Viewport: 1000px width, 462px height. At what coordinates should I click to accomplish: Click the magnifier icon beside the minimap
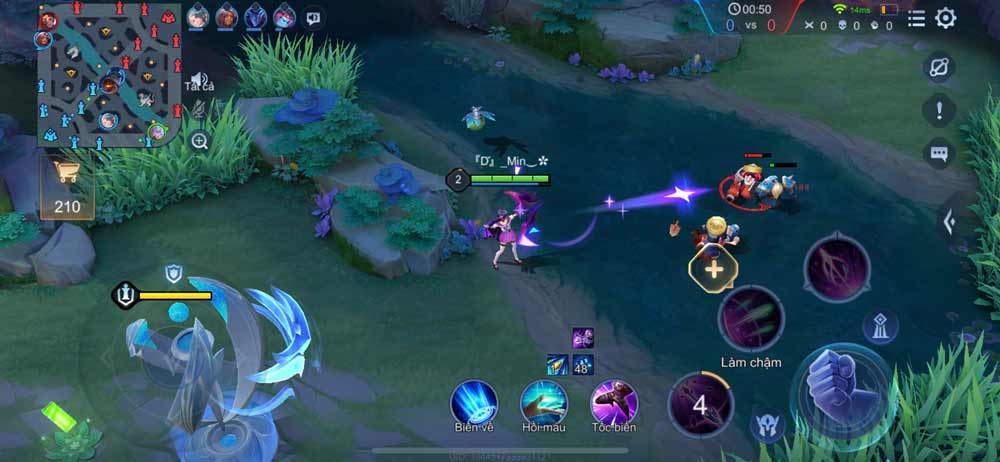[x=200, y=141]
